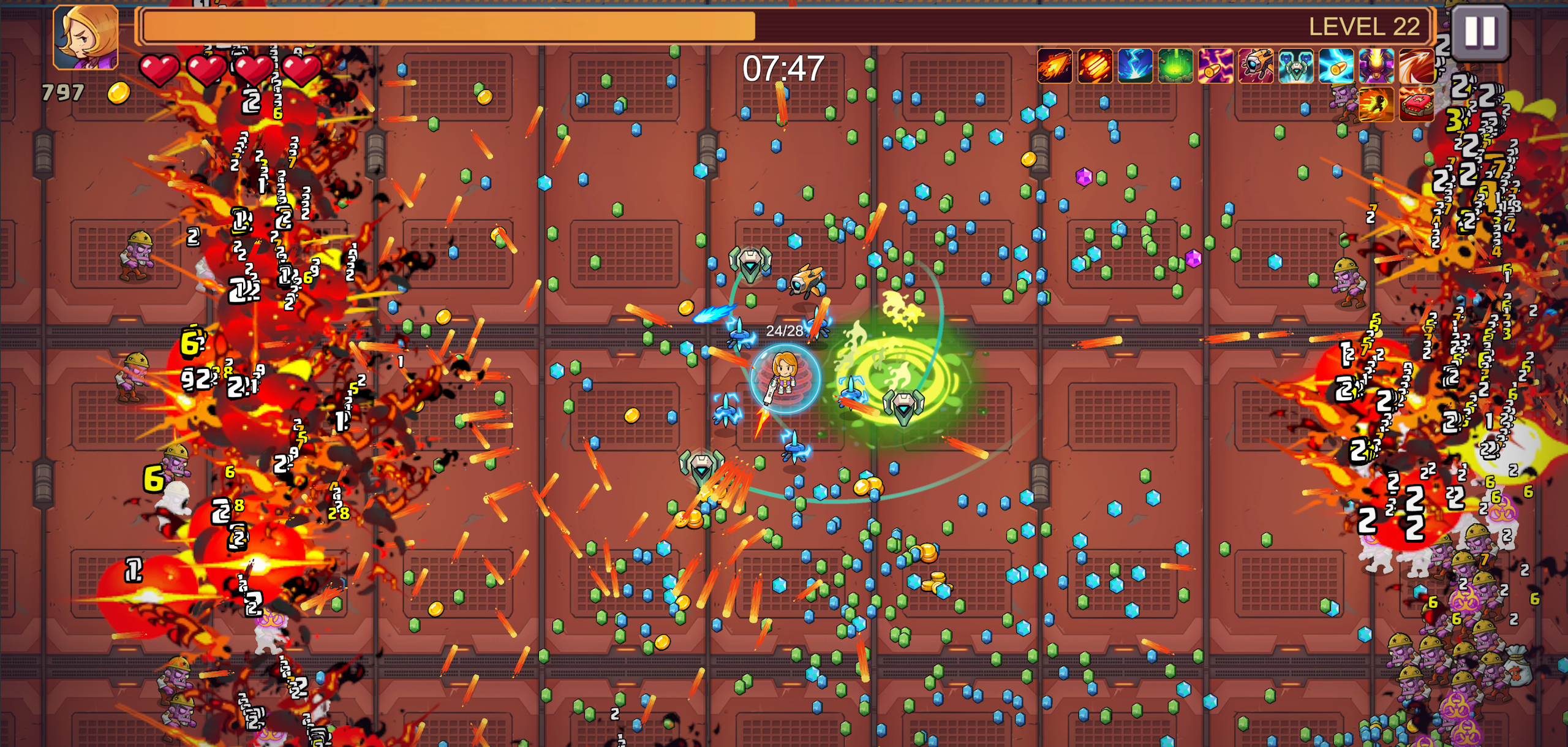Click the blonde hero portrait
The height and width of the screenshot is (747, 1568).
pos(86,37)
